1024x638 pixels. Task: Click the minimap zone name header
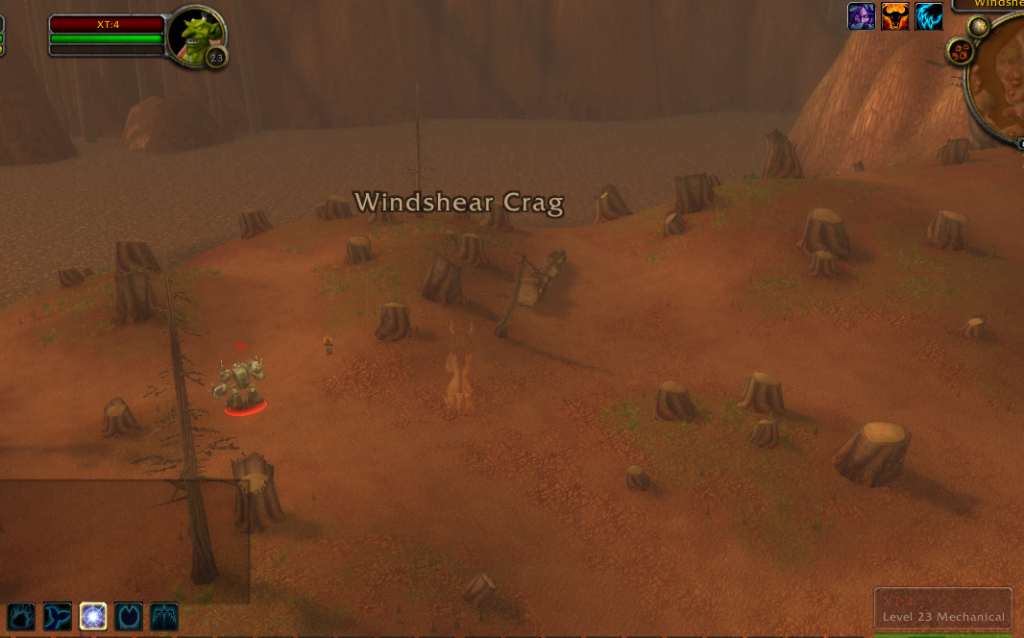pyautogui.click(x=990, y=4)
